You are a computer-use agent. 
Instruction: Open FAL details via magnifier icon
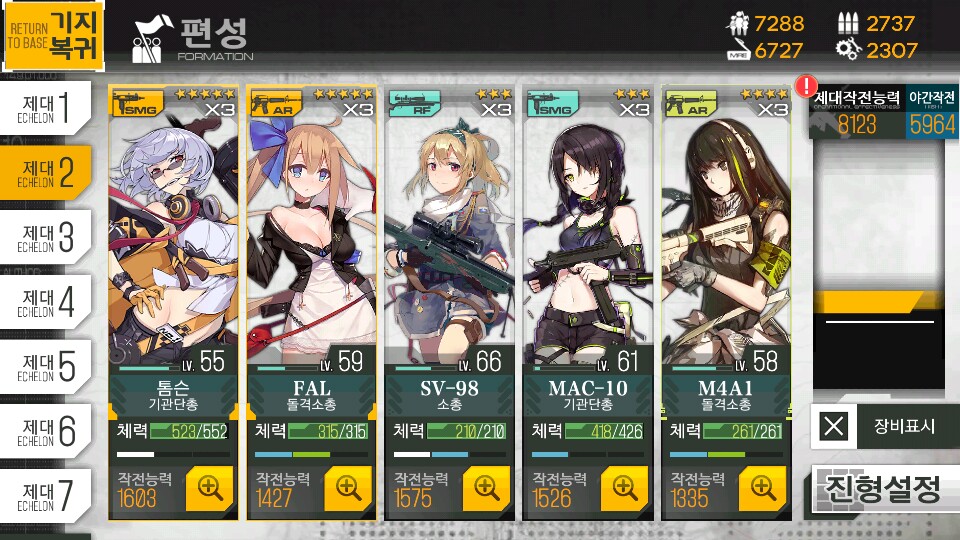pyautogui.click(x=347, y=488)
